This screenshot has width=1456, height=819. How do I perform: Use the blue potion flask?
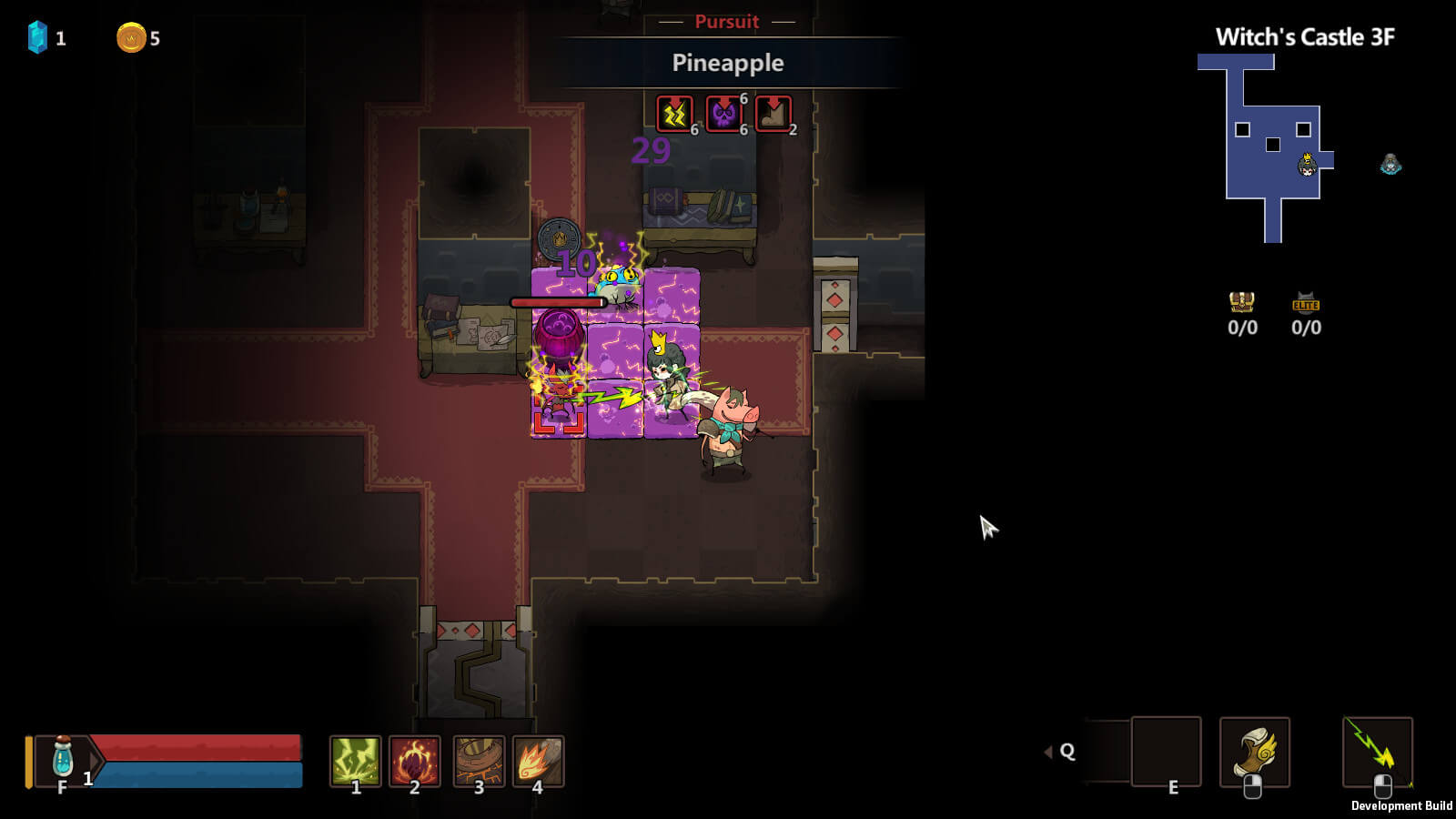(x=63, y=756)
